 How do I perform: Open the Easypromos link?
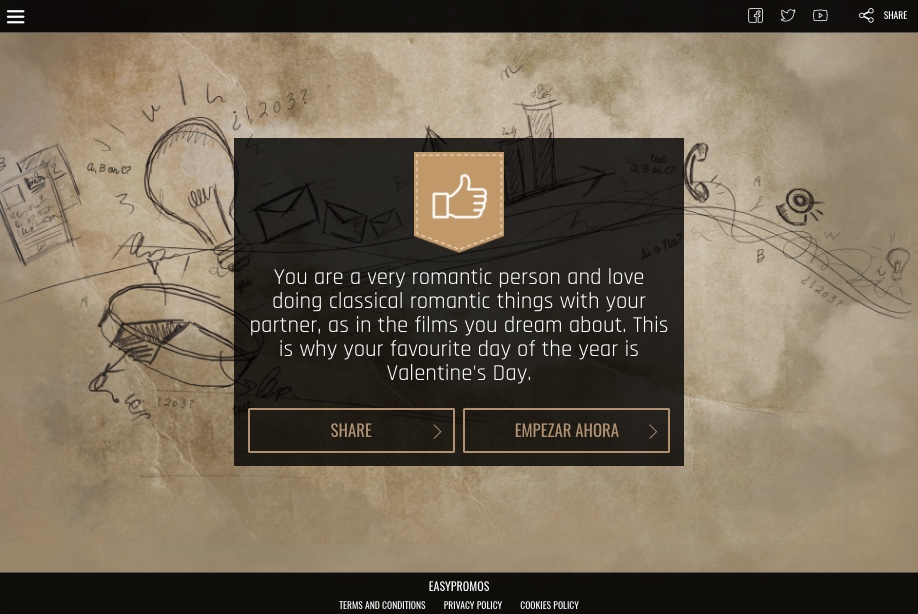pos(459,586)
